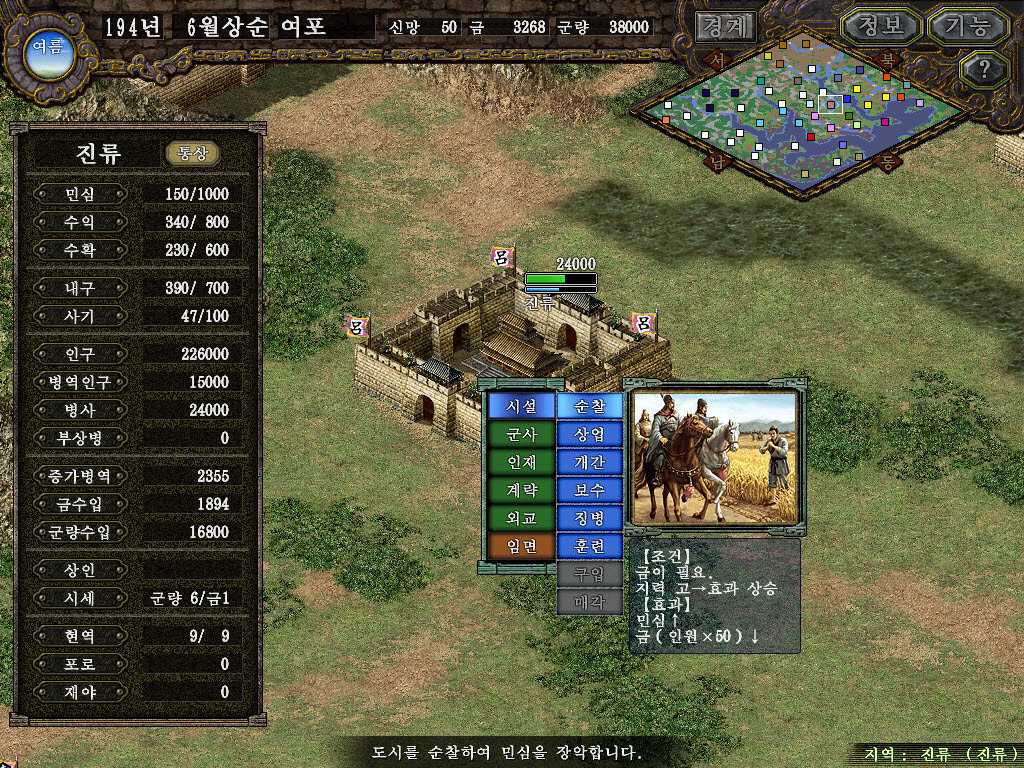Choose the 순찰 patrol command
This screenshot has height=768, width=1024.
[589, 407]
